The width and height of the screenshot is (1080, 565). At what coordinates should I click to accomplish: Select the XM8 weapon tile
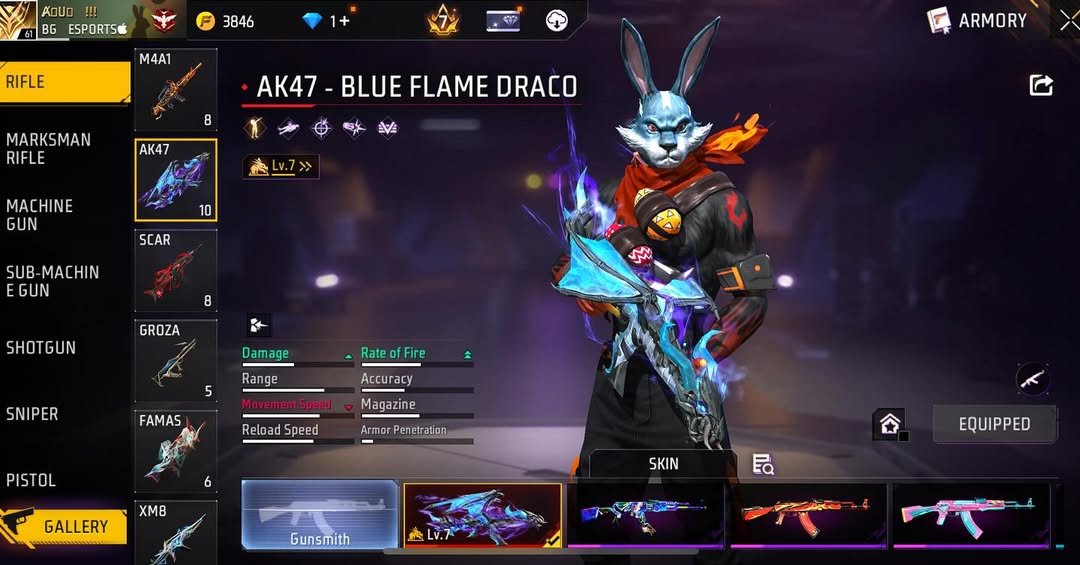[x=176, y=532]
